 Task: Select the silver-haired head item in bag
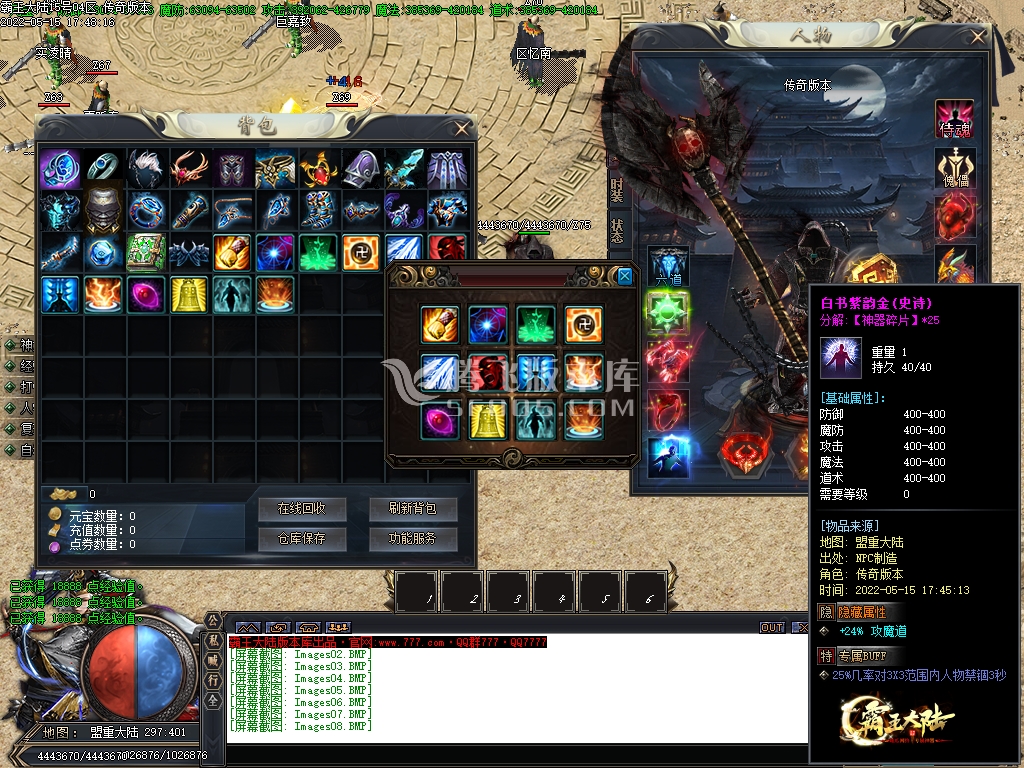pyautogui.click(x=146, y=168)
